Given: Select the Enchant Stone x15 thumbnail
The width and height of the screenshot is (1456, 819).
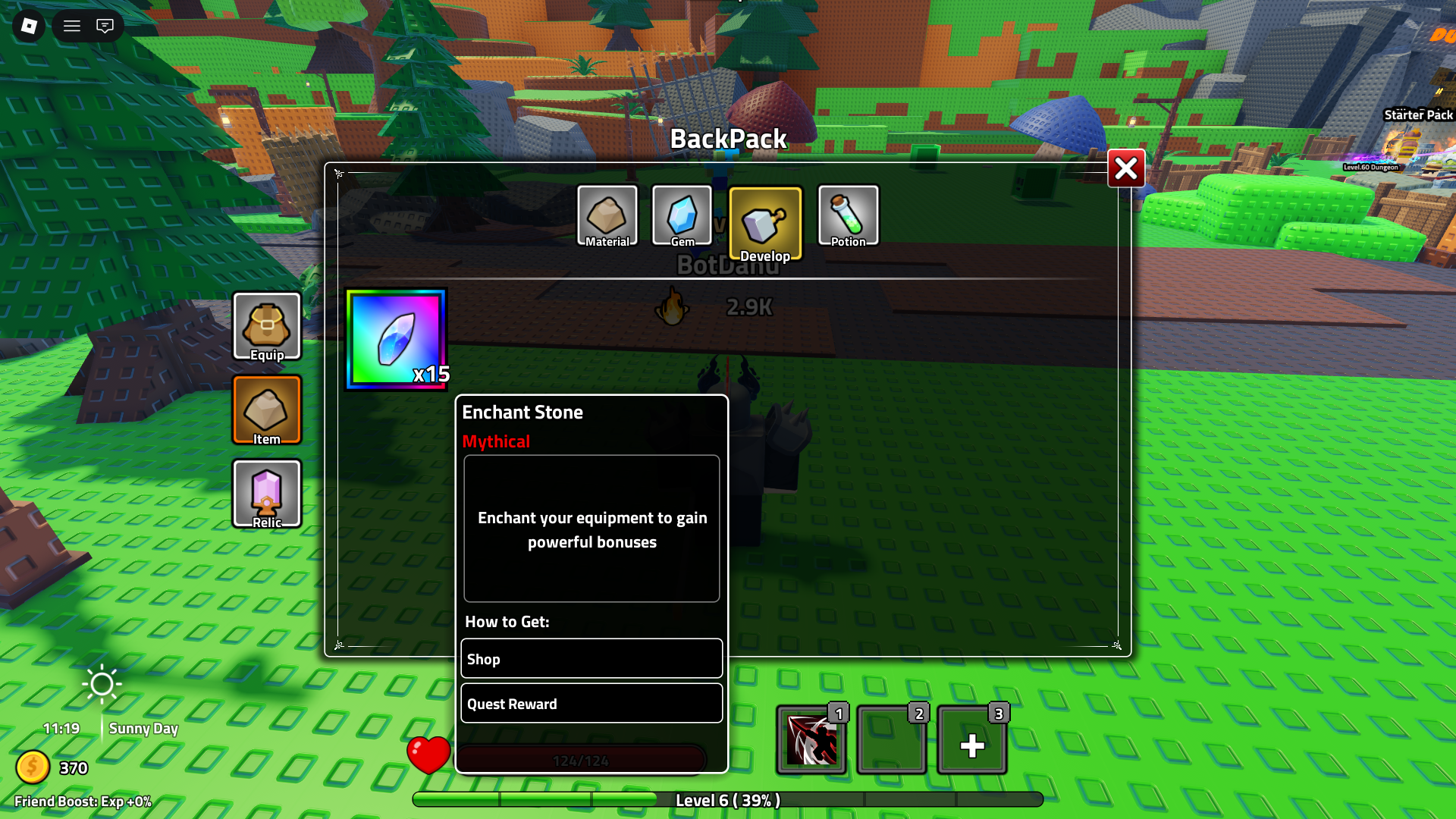Looking at the screenshot, I should tap(397, 340).
